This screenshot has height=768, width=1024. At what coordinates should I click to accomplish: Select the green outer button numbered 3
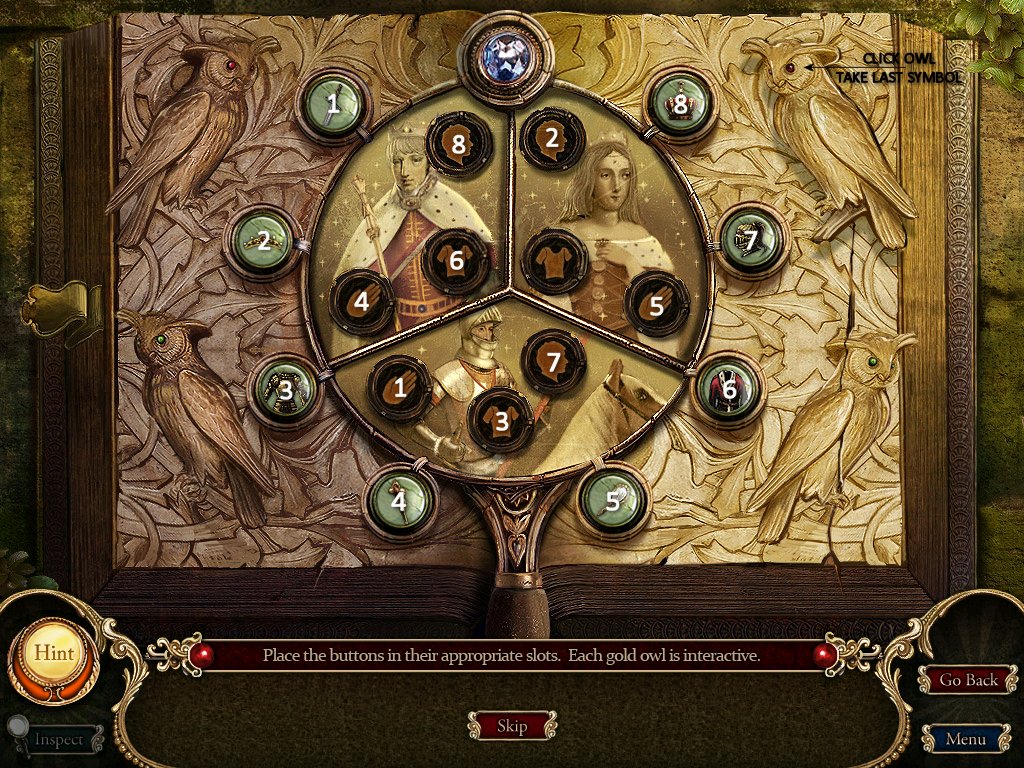[x=286, y=389]
